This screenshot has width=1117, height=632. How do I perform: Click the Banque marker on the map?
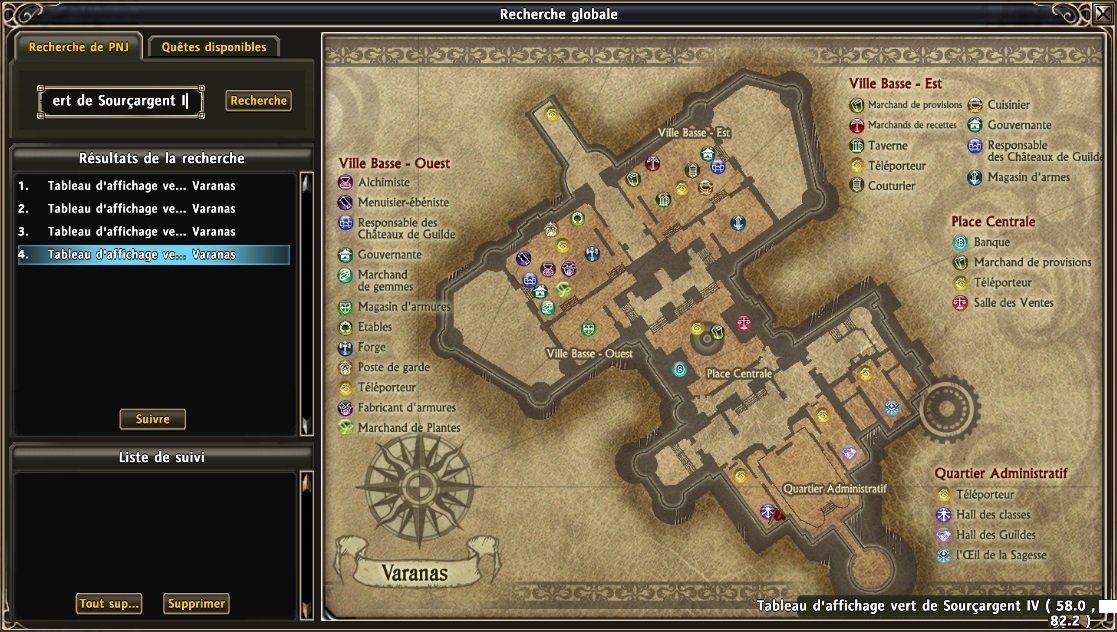point(680,369)
